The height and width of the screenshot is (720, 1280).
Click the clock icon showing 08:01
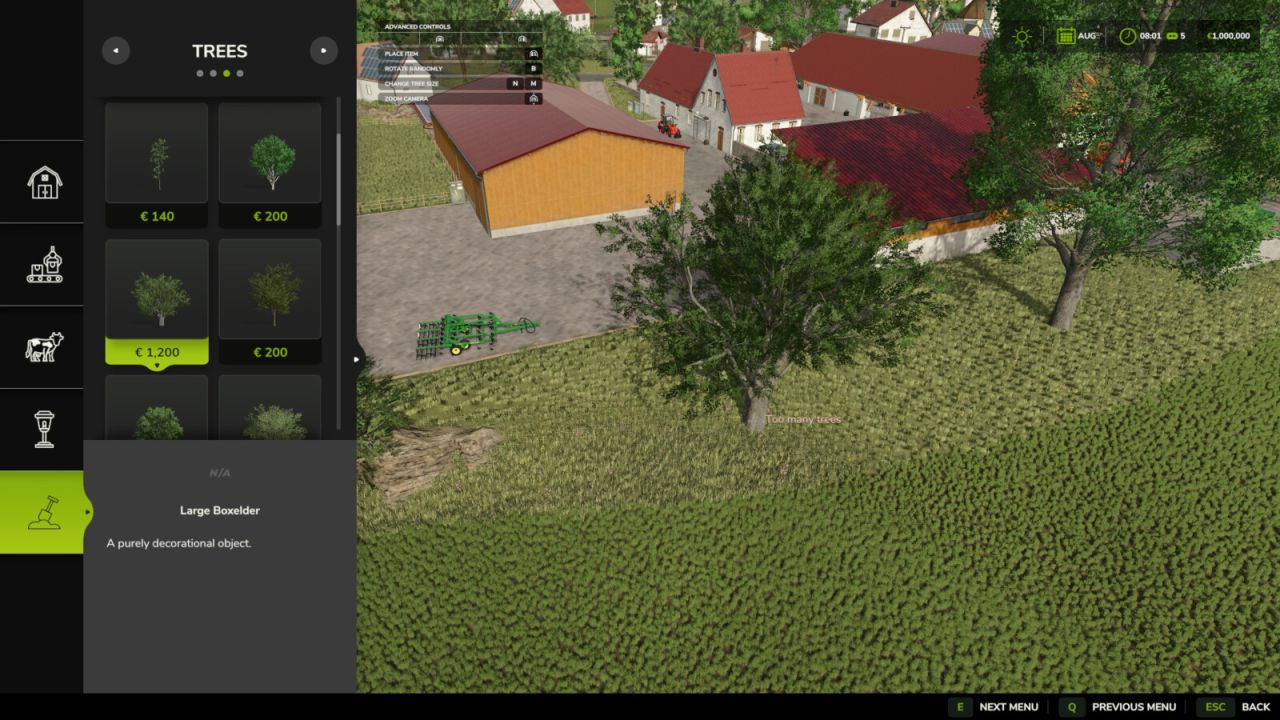point(1126,34)
